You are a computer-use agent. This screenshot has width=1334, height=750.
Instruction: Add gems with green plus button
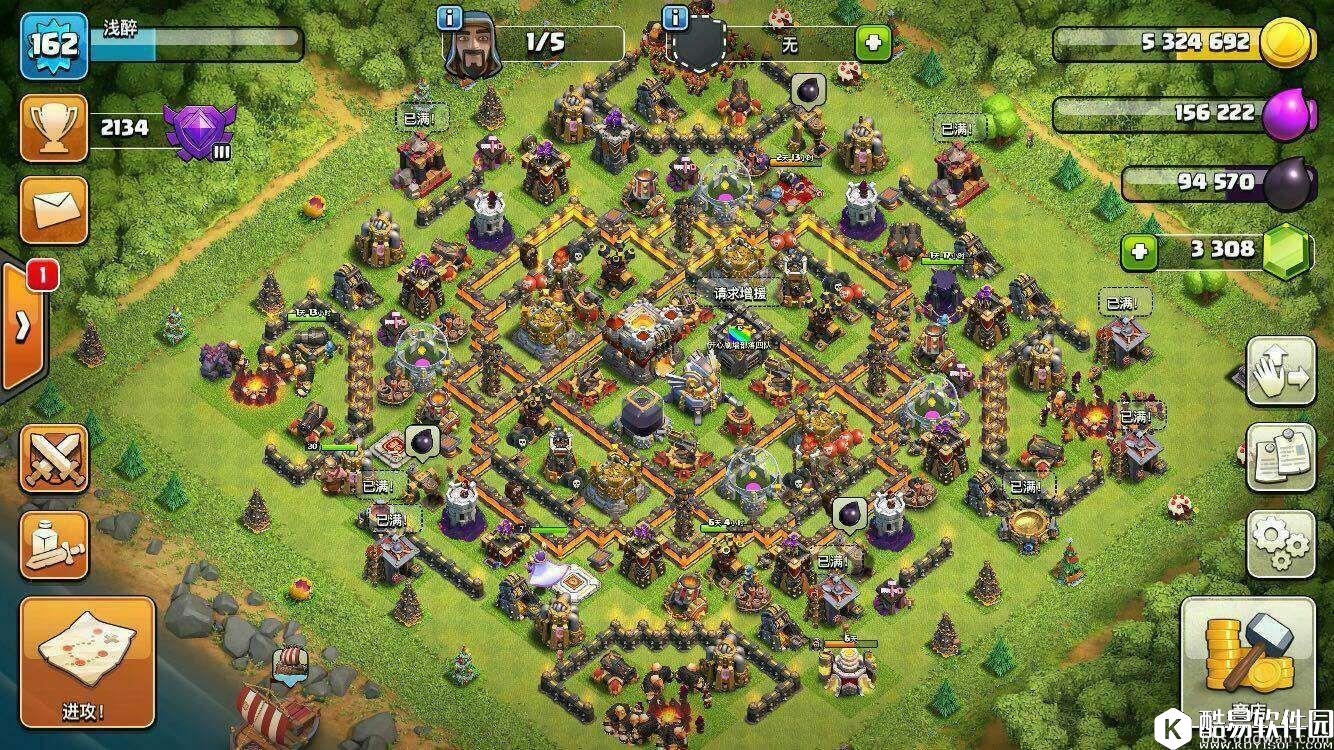(1138, 251)
